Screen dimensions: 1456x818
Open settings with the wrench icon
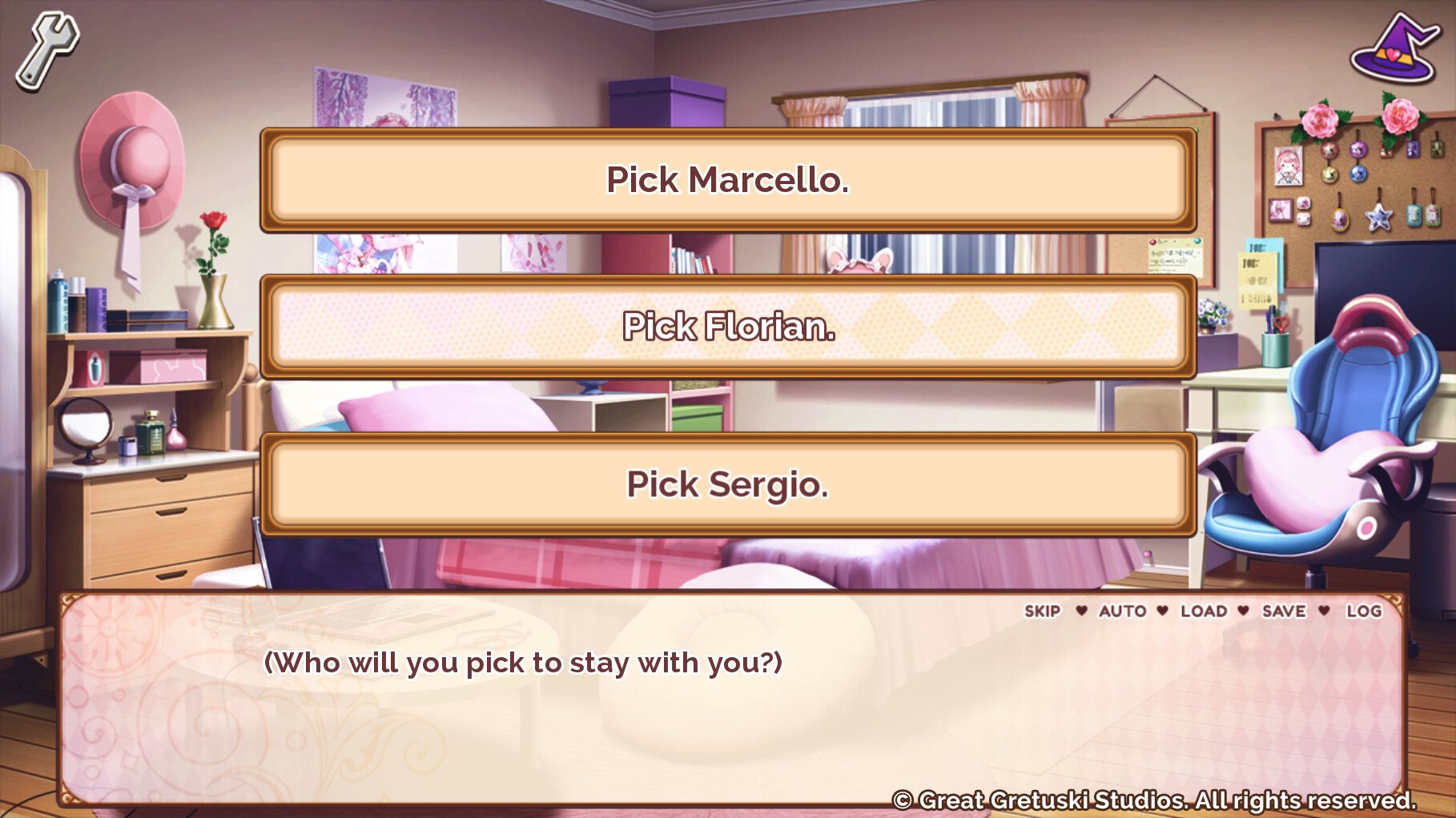47,48
